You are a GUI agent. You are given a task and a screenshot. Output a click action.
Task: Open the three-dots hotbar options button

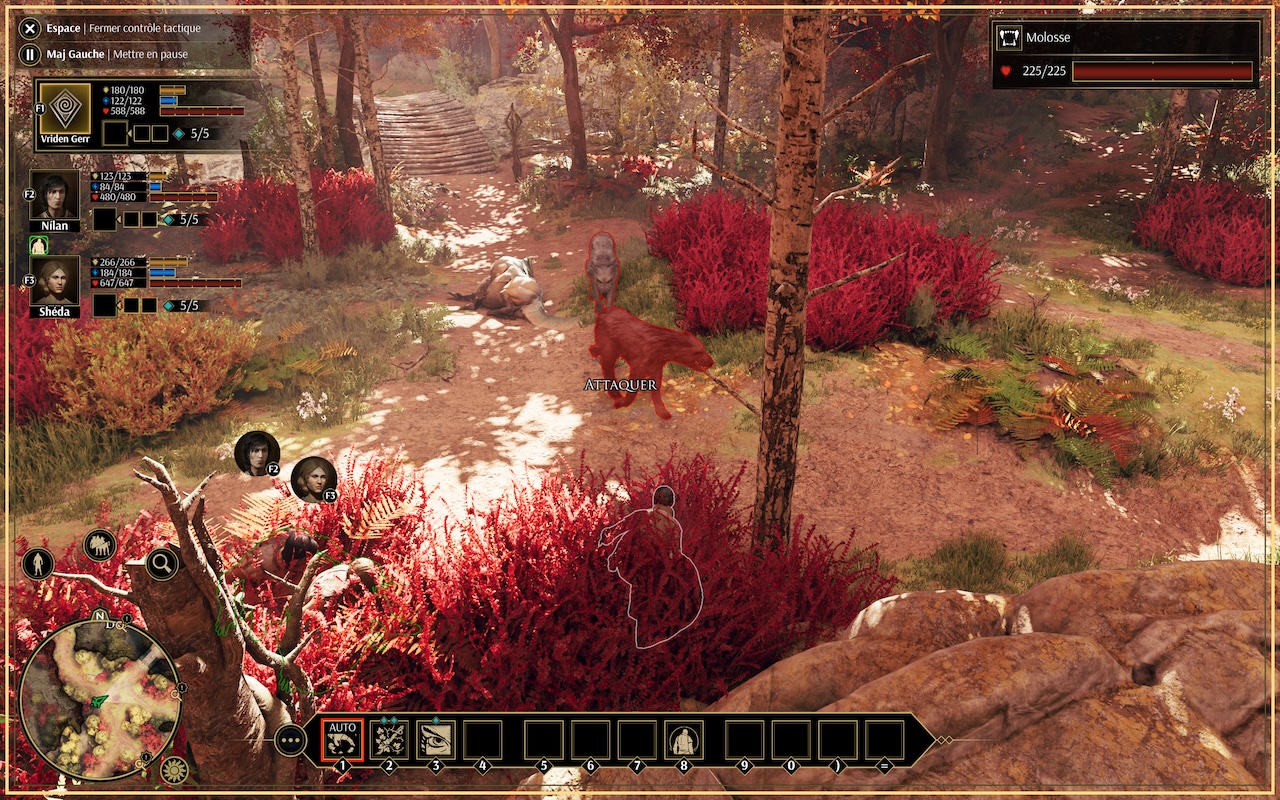(x=291, y=740)
